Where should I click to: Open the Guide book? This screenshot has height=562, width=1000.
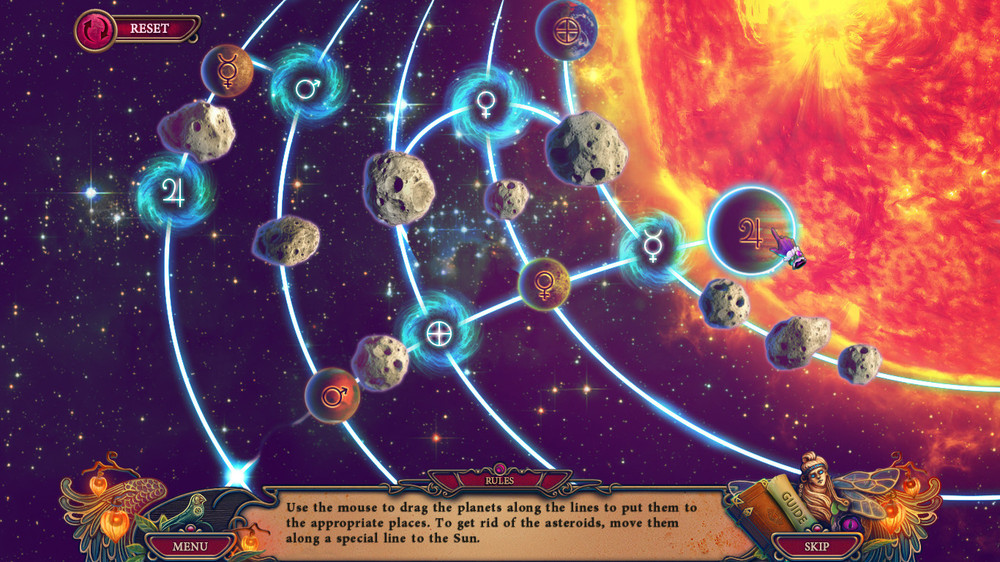coord(771,507)
